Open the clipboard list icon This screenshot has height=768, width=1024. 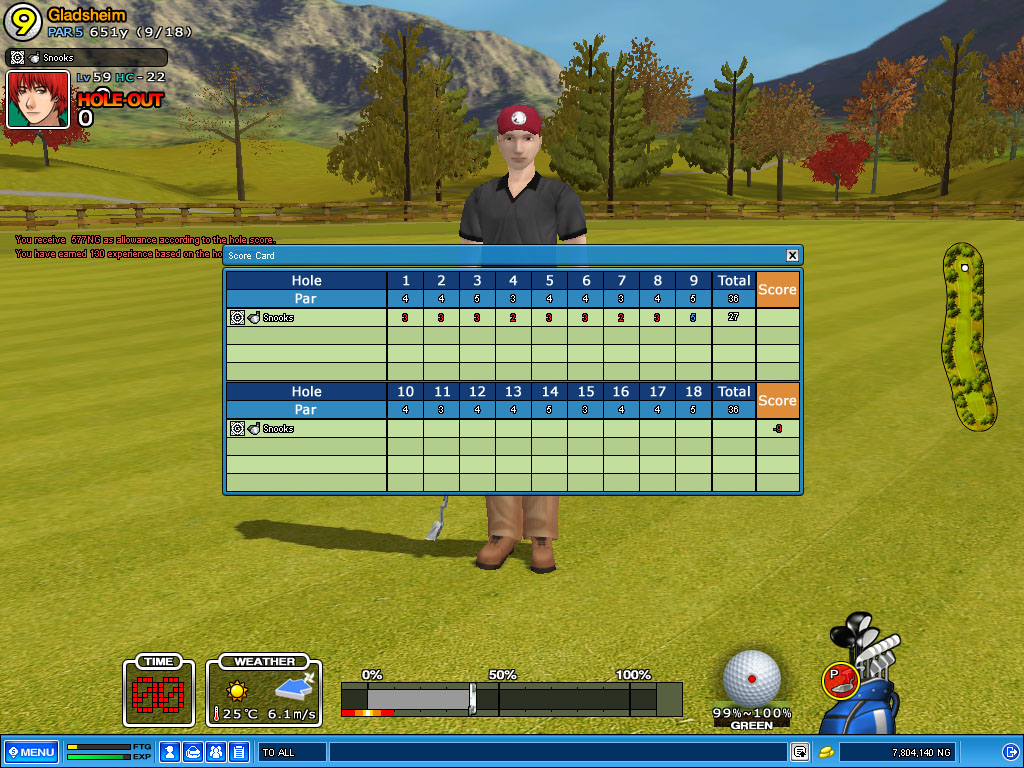pyautogui.click(x=239, y=752)
